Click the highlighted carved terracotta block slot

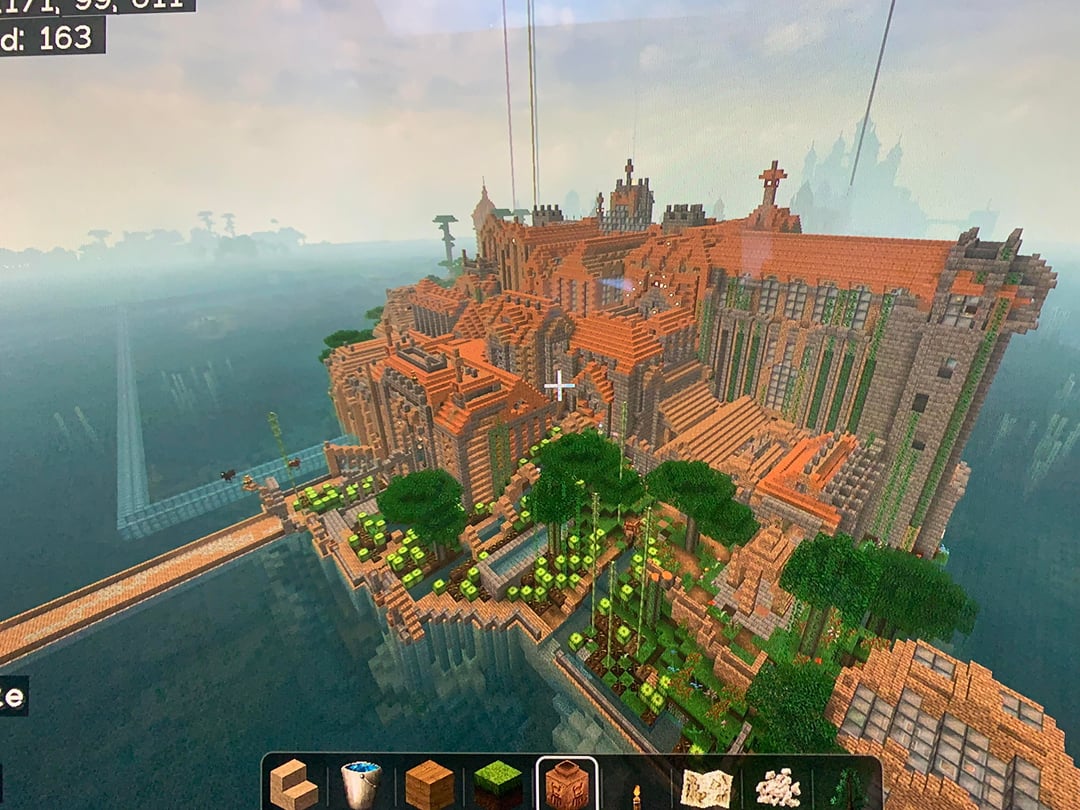coord(567,785)
